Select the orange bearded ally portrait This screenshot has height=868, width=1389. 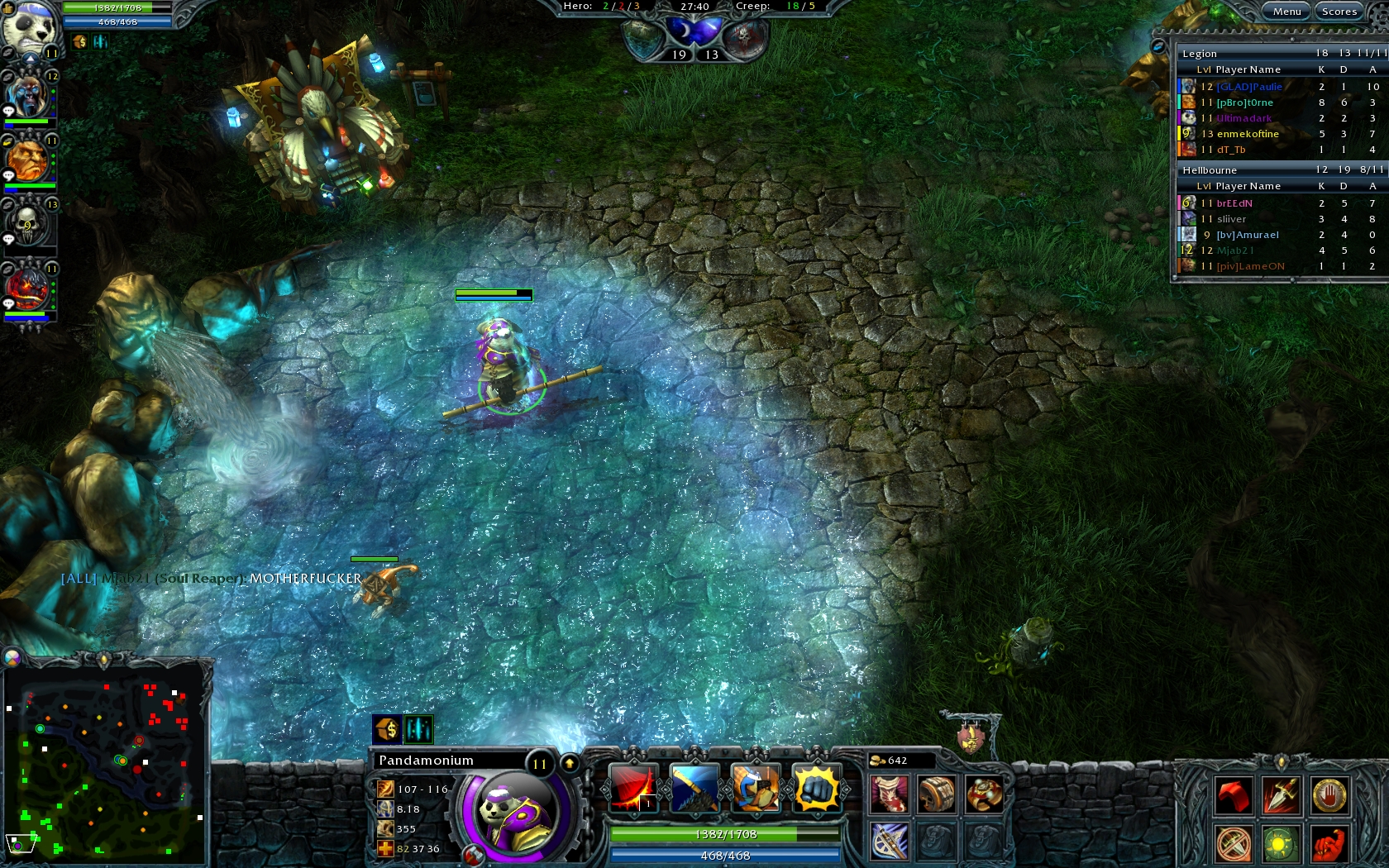point(27,160)
